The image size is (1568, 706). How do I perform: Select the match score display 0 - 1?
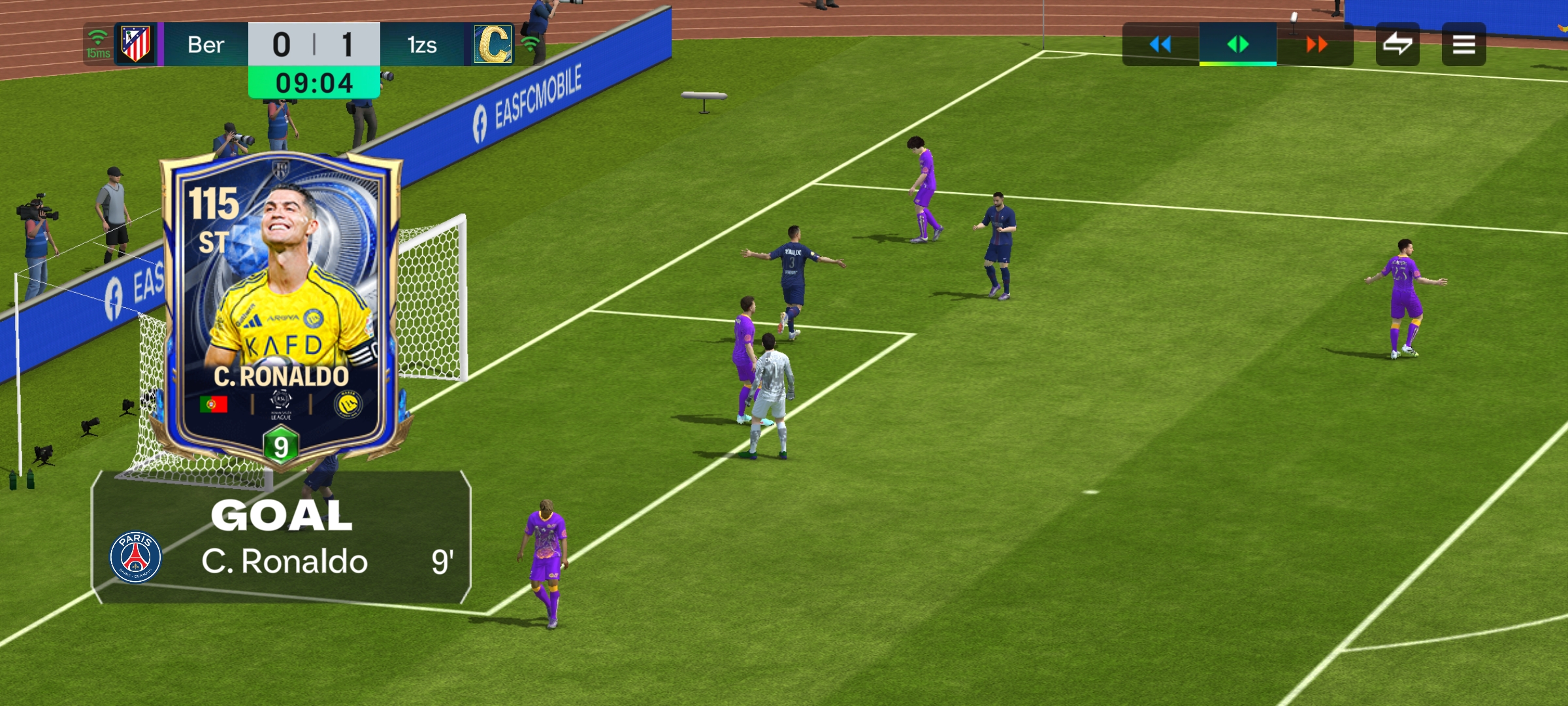(x=314, y=44)
